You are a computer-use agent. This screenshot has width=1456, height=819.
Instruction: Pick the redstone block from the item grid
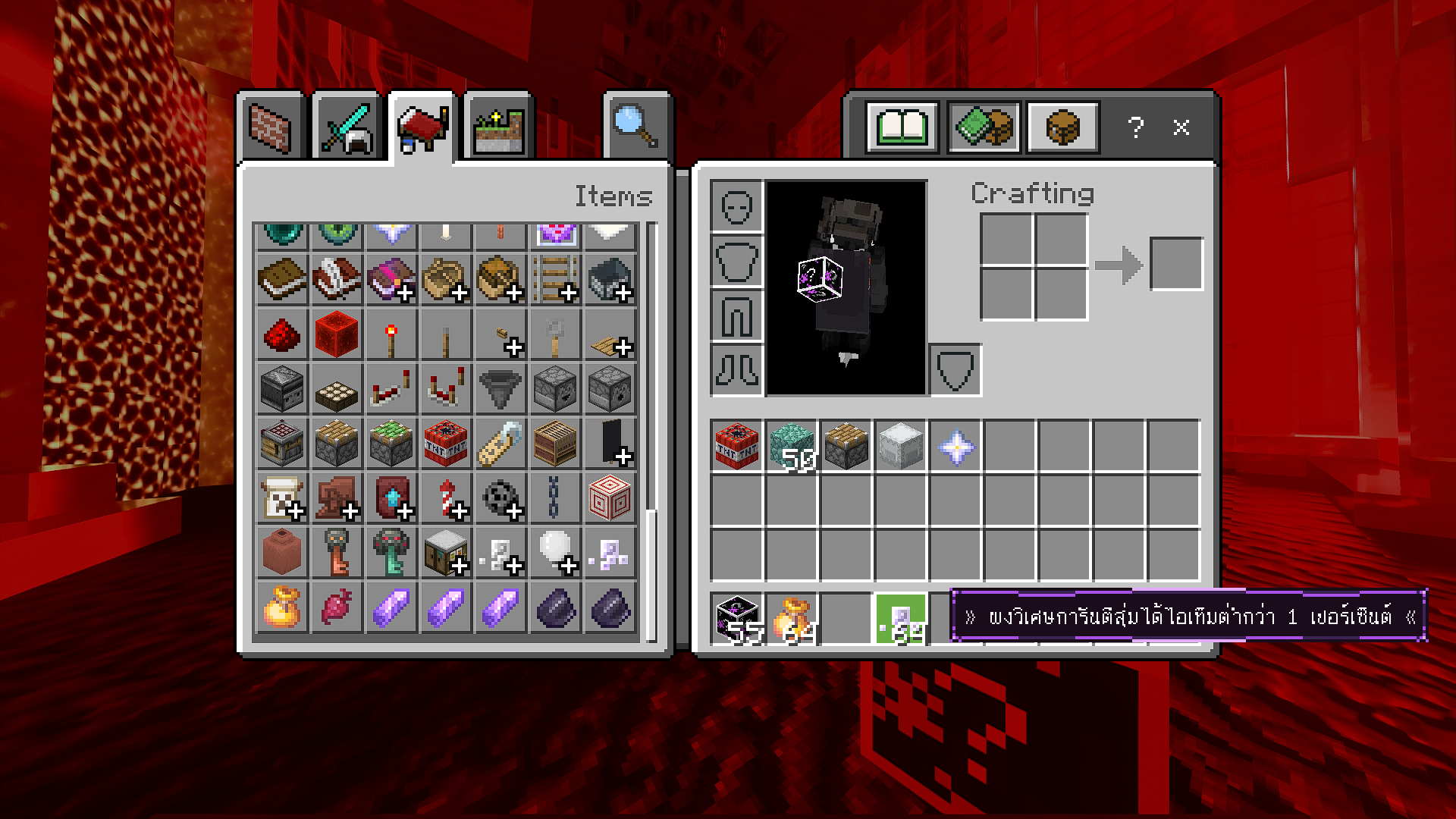[337, 334]
